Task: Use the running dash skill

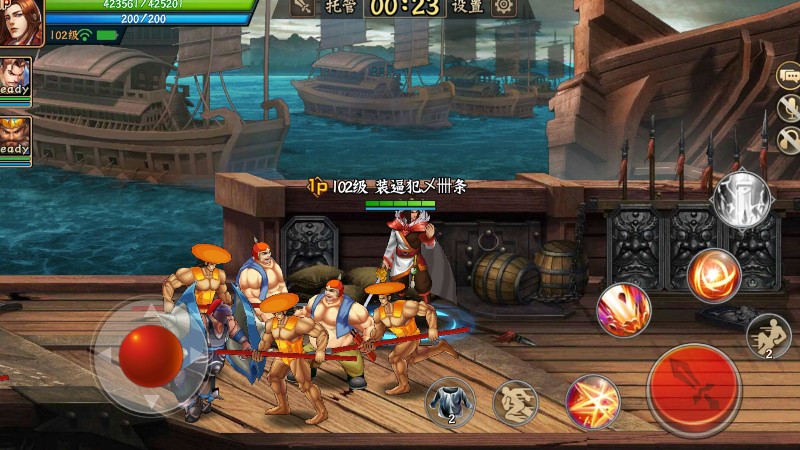Action: (x=768, y=335)
